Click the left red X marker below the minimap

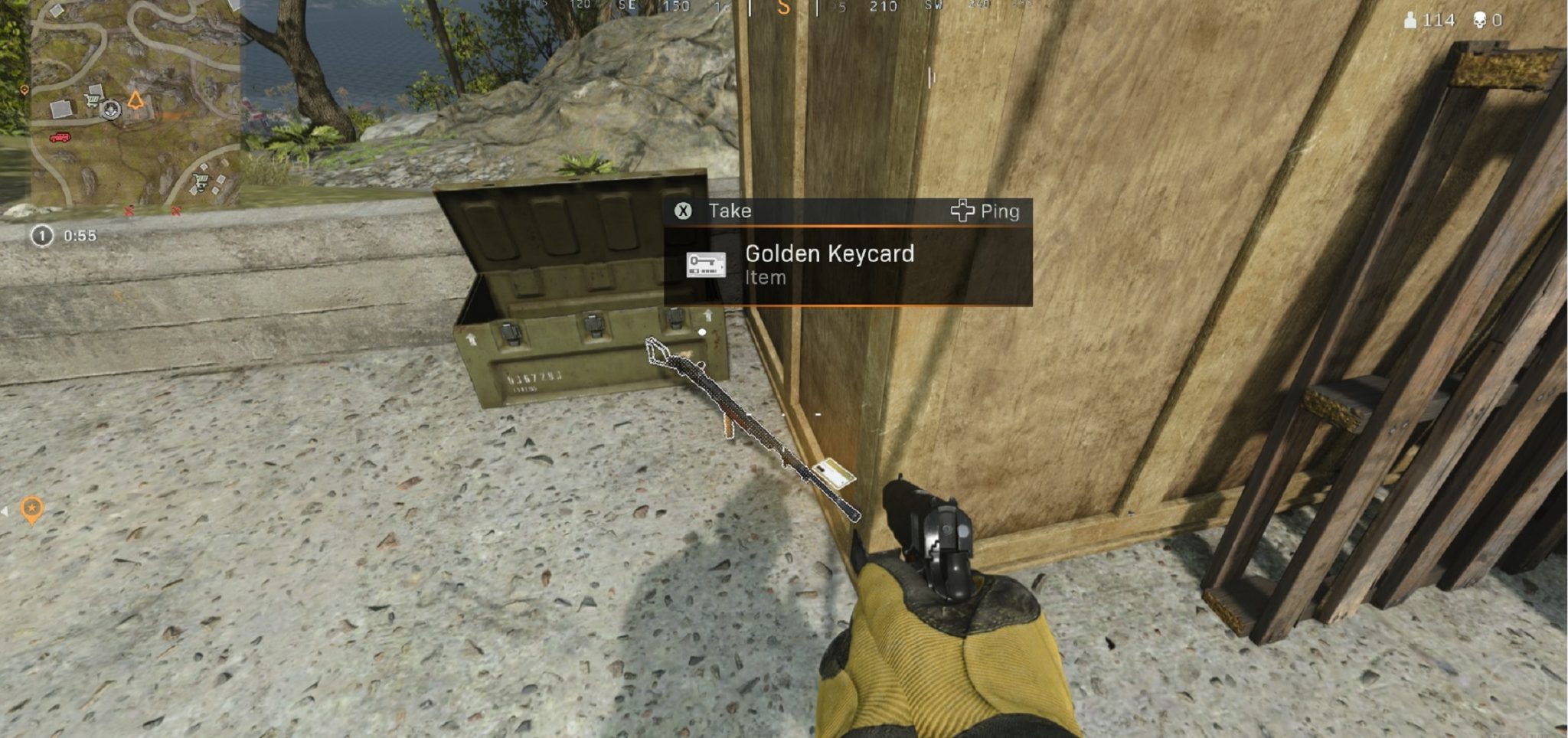(129, 211)
